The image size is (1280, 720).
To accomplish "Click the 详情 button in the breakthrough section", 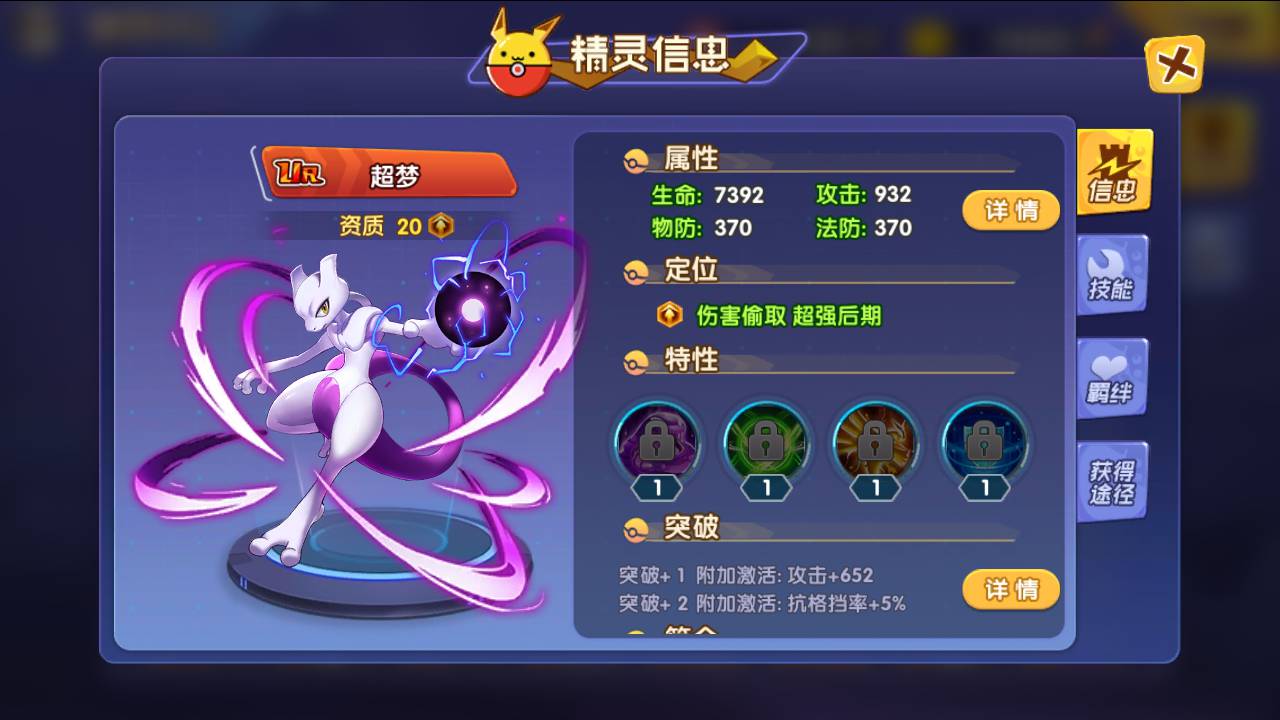I will tap(1011, 590).
